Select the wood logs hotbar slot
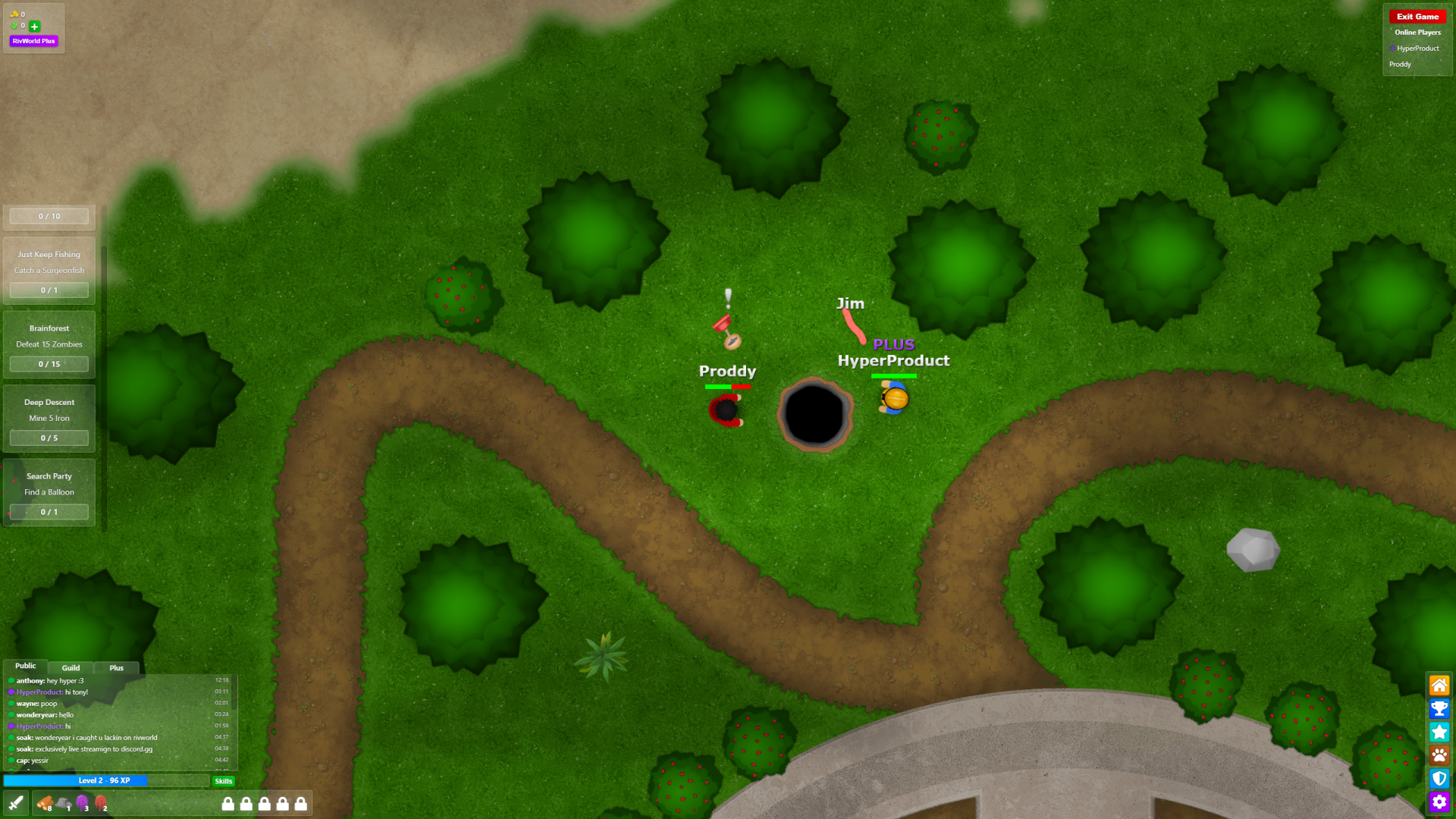 tap(44, 802)
